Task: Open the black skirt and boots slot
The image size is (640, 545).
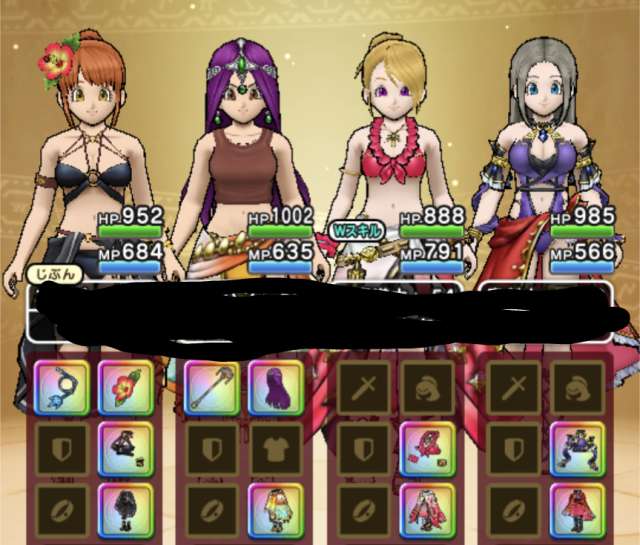Action: tap(125, 509)
